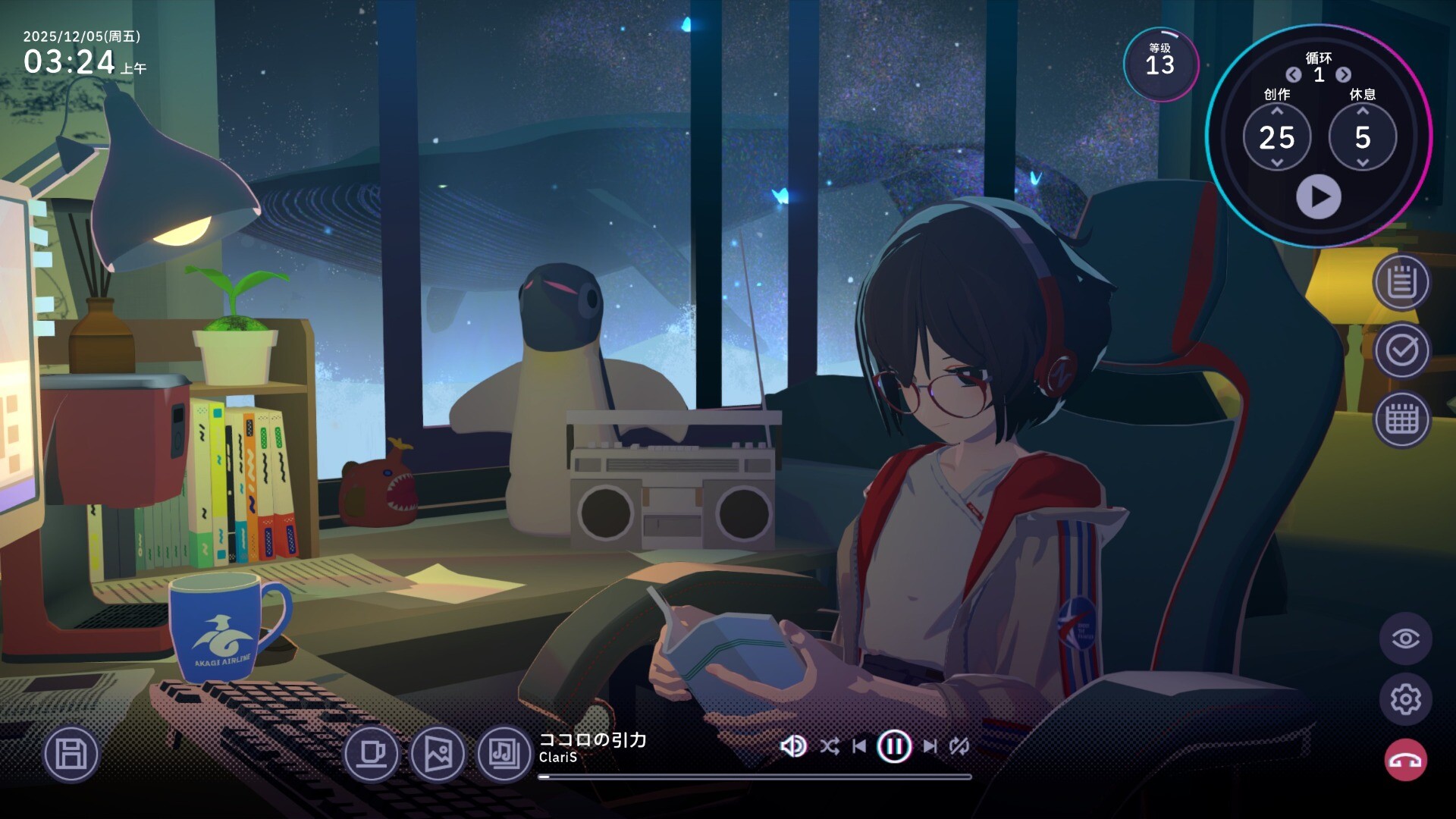Open the coffee cup menu
The width and height of the screenshot is (1456, 819).
[372, 754]
